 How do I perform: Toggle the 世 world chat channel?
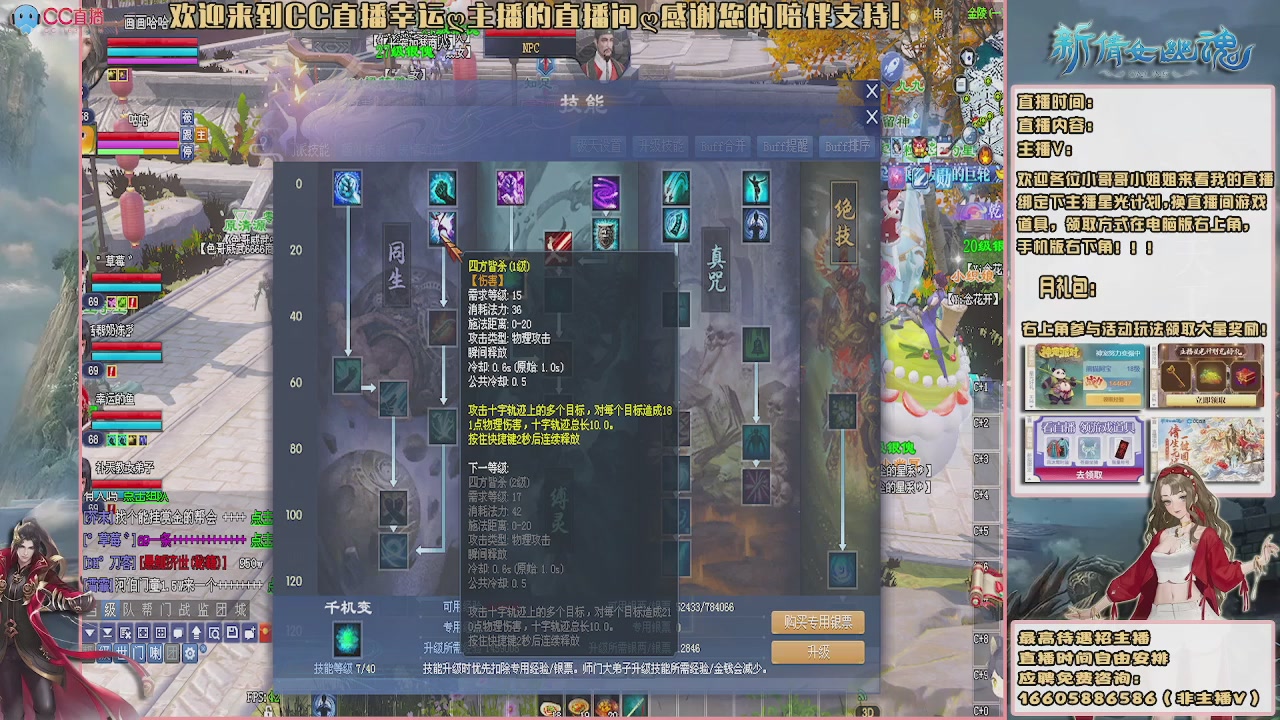pos(122,652)
